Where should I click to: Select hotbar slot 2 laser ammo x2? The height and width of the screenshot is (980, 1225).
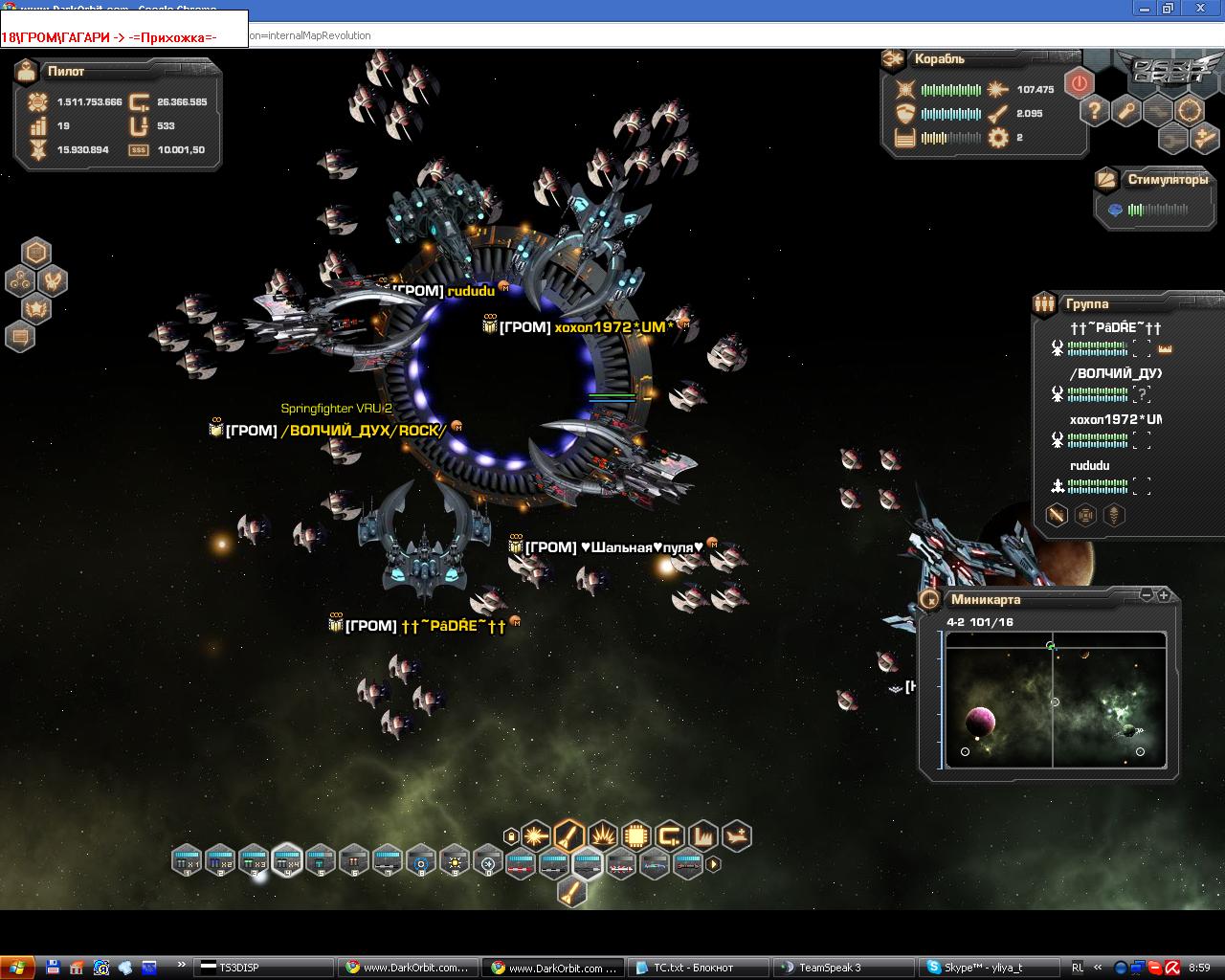click(220, 861)
